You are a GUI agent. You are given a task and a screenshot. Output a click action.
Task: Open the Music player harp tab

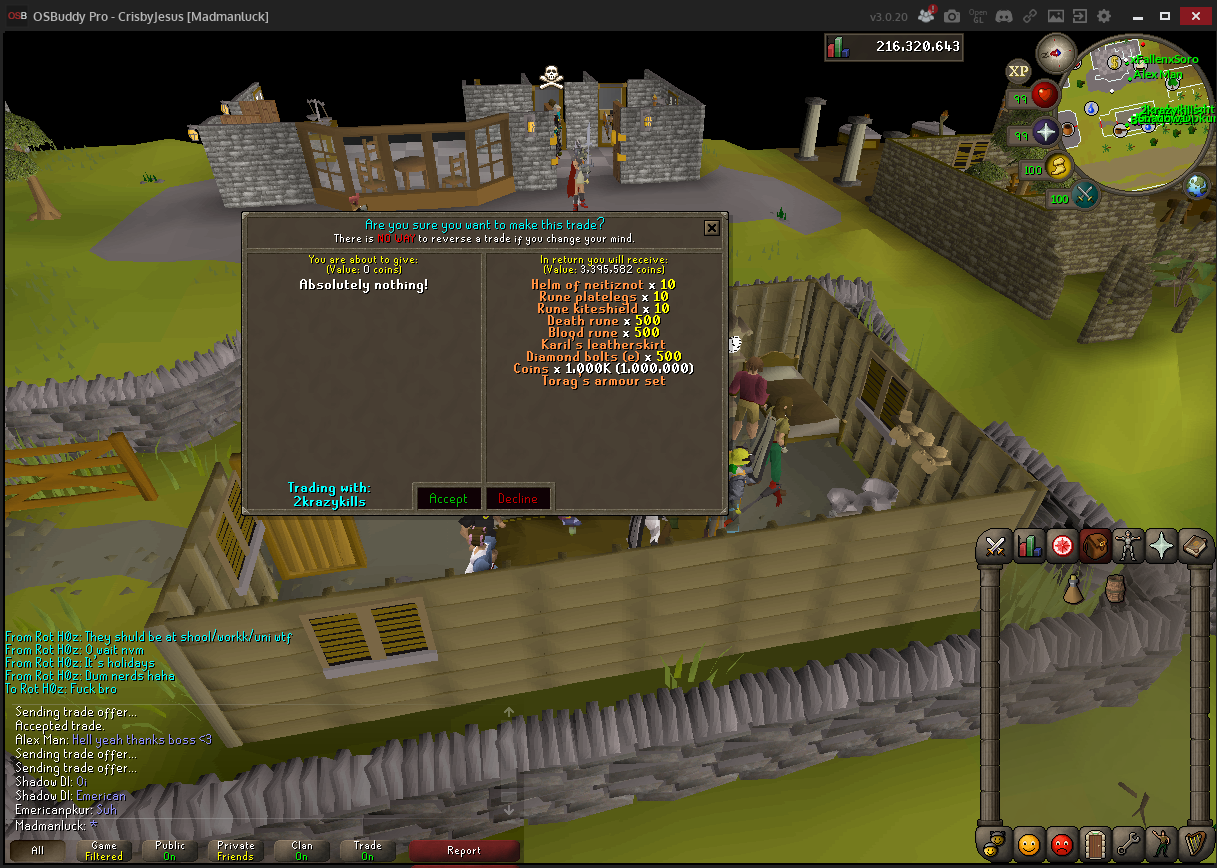click(1196, 844)
